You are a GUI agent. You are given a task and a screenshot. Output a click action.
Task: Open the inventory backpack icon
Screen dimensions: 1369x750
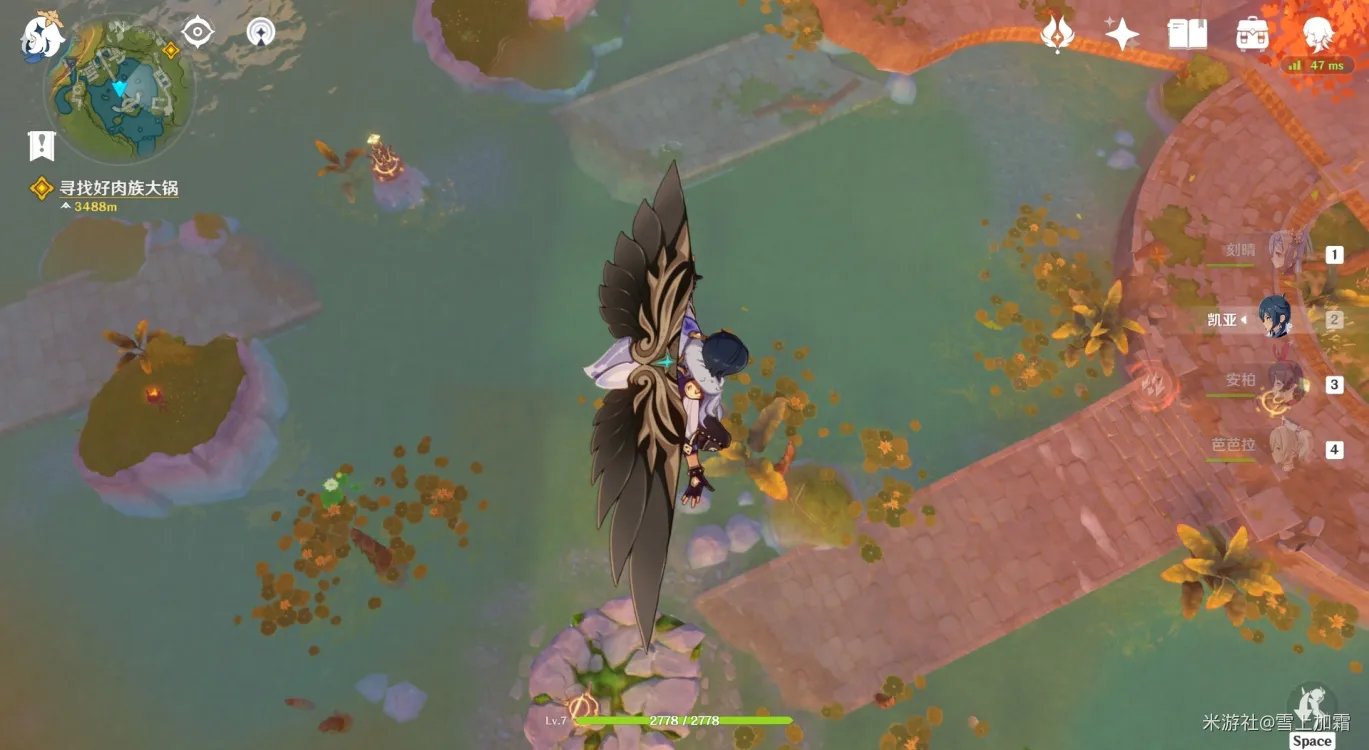[x=1252, y=35]
